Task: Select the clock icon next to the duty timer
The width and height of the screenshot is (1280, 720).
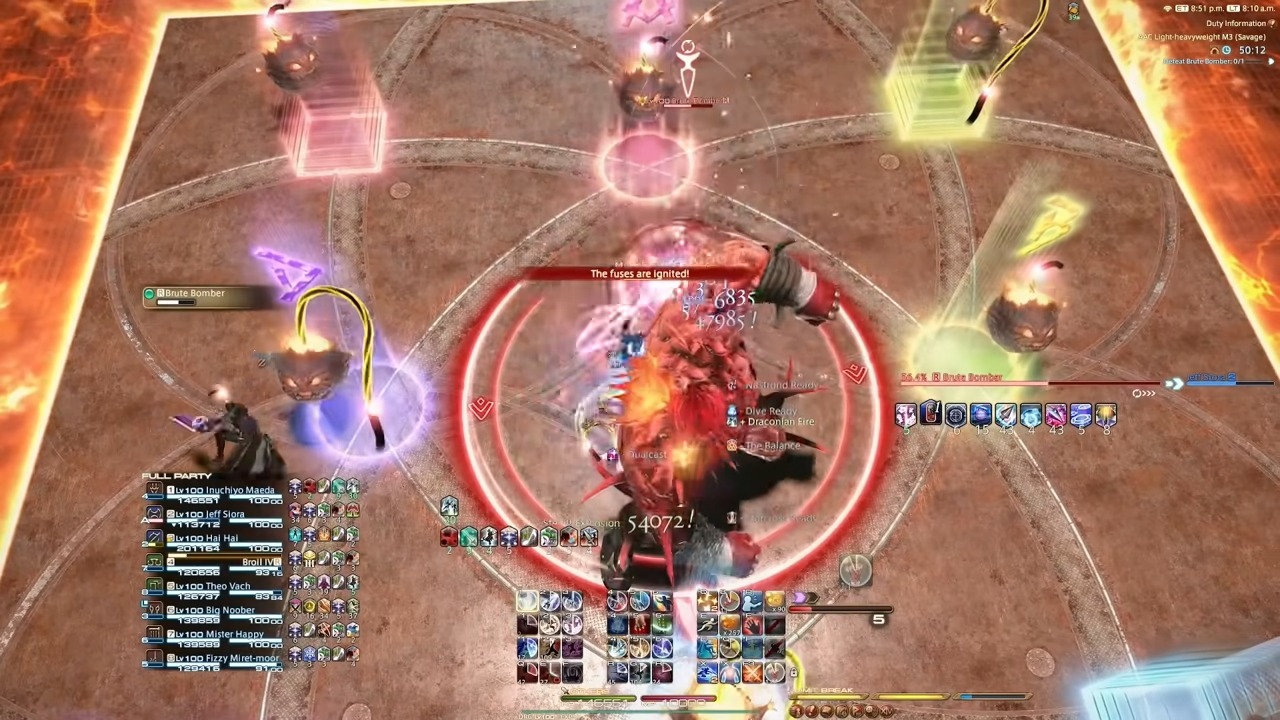Action: coord(1227,49)
